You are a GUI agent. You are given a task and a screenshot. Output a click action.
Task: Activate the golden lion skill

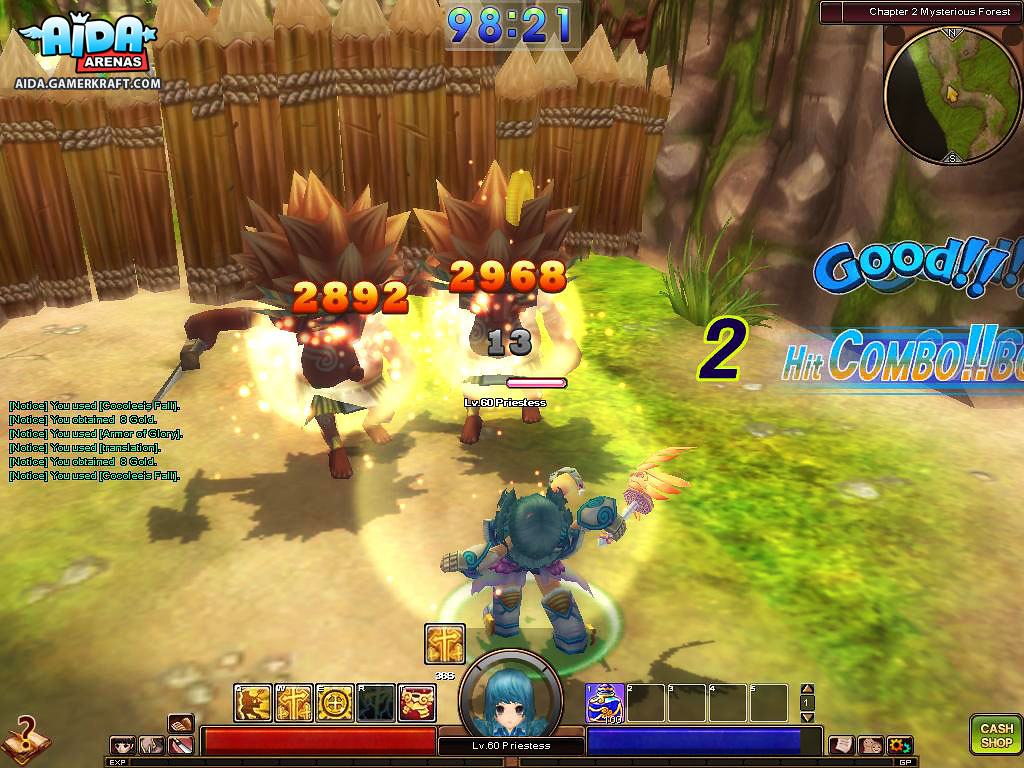tap(253, 703)
